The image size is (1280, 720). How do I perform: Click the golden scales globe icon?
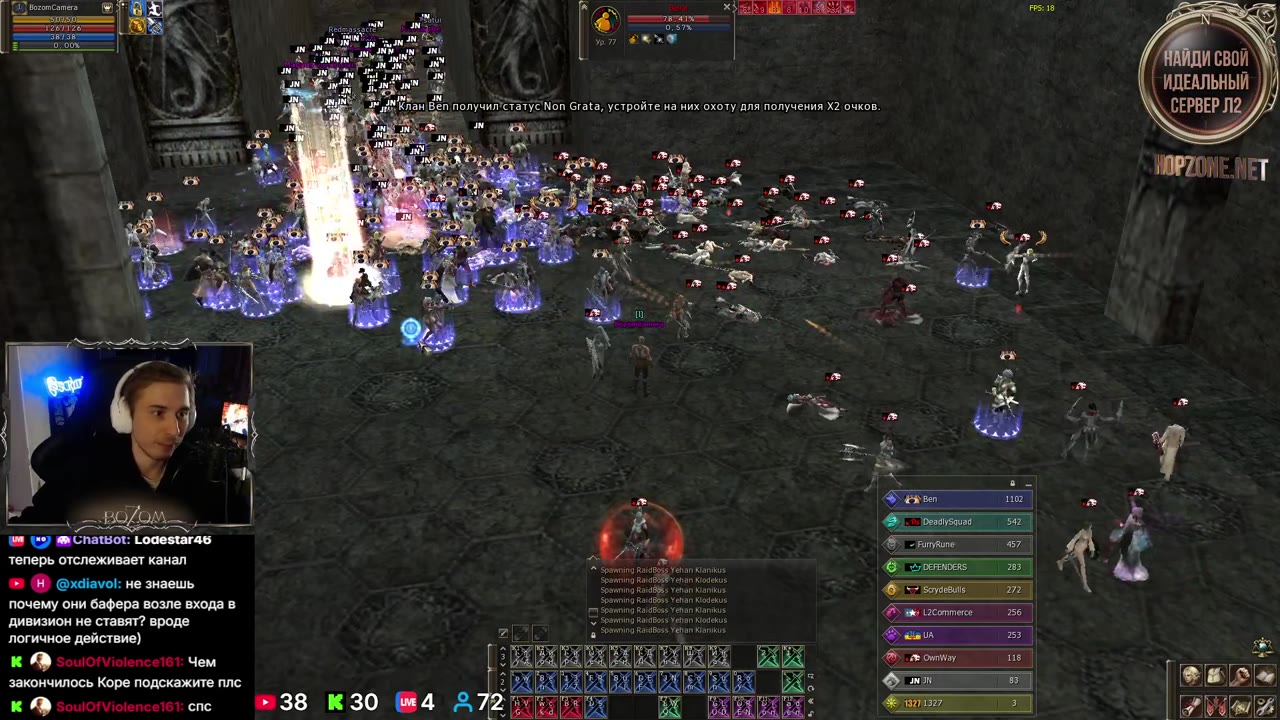point(1262,647)
